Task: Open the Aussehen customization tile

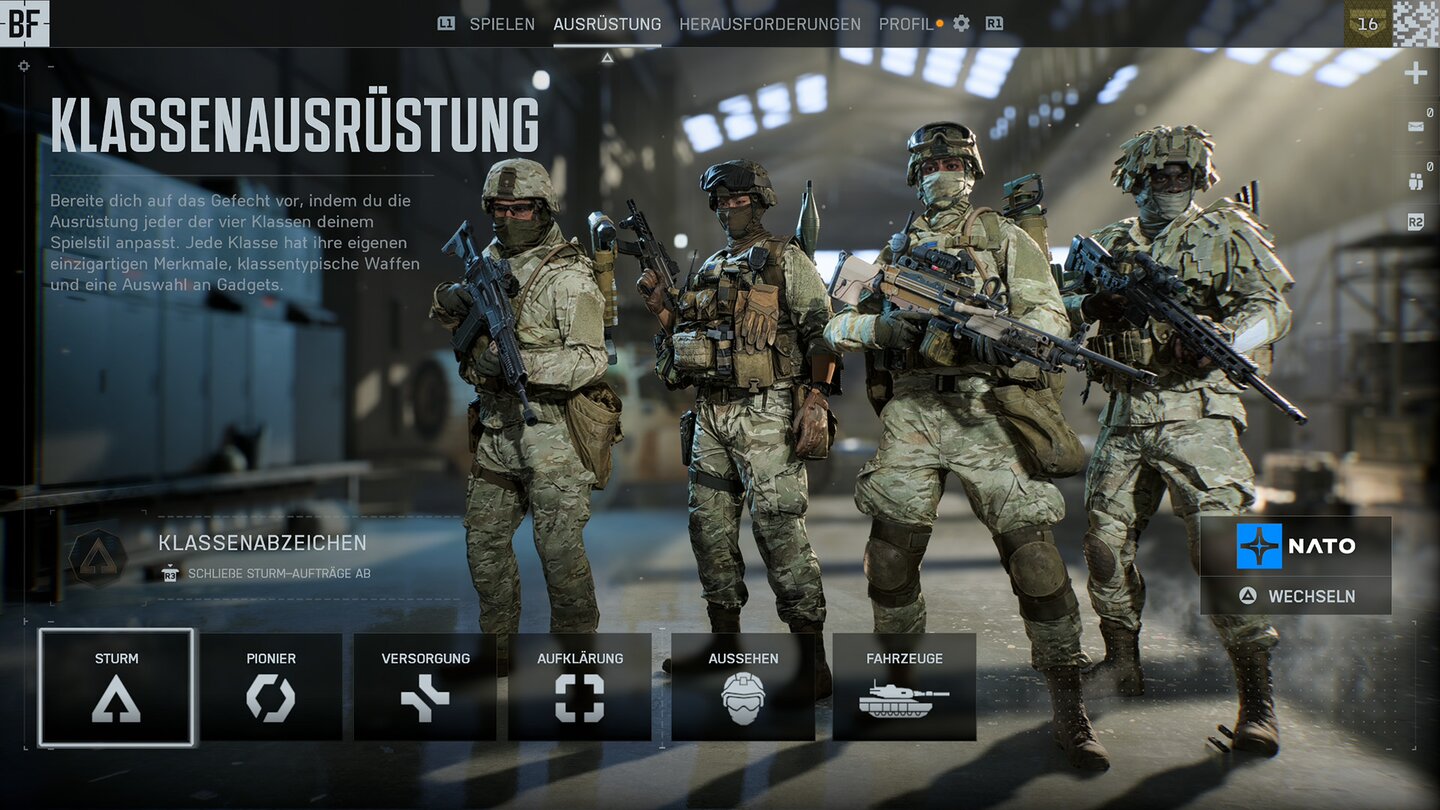Action: pos(743,687)
